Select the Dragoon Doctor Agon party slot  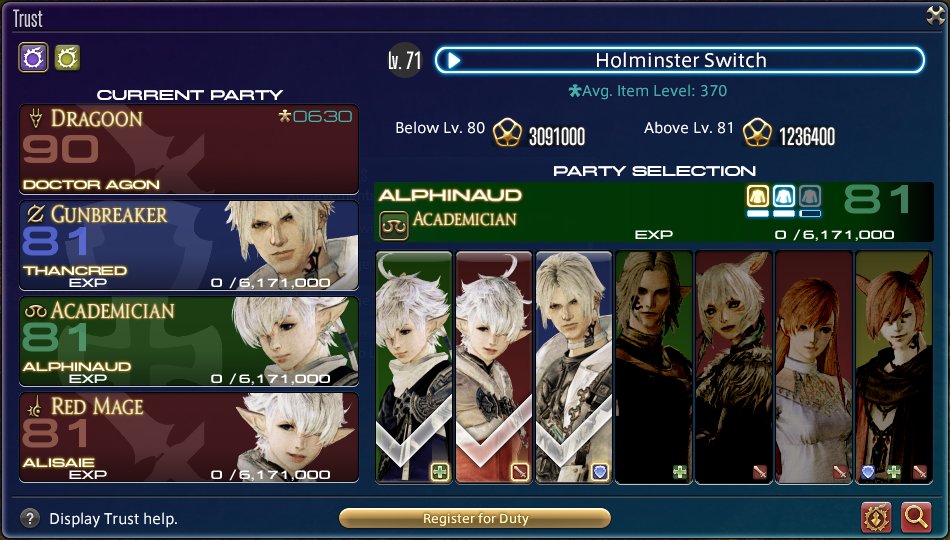[189, 150]
